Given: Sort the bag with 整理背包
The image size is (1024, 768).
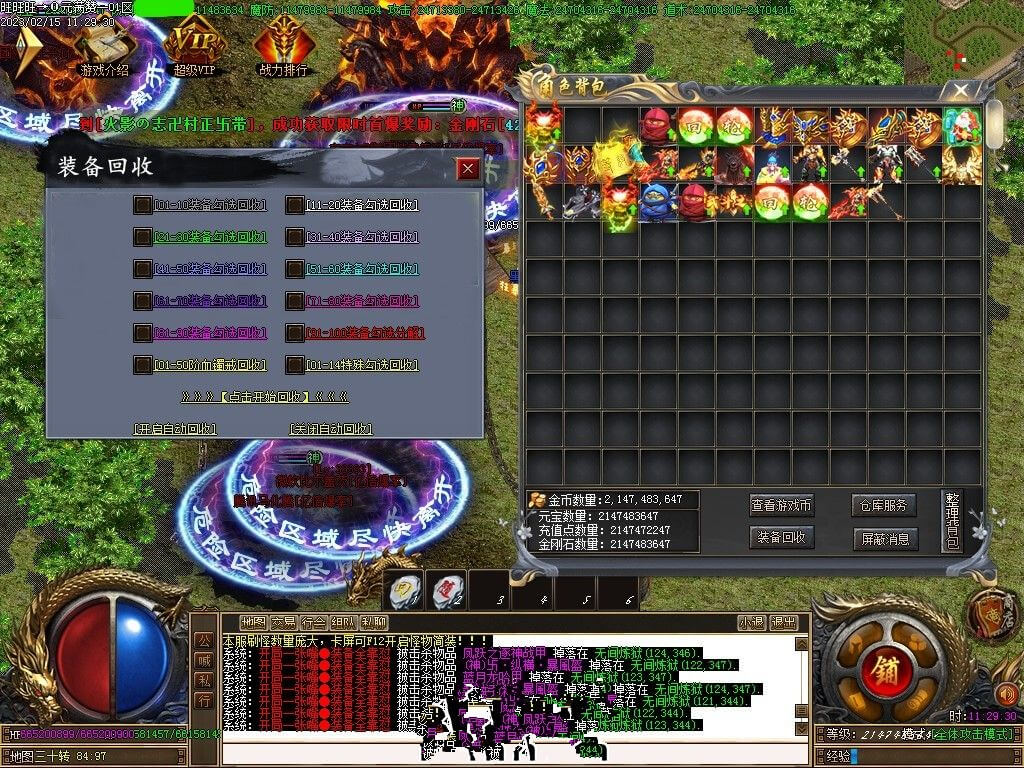Looking at the screenshot, I should tap(952, 522).
